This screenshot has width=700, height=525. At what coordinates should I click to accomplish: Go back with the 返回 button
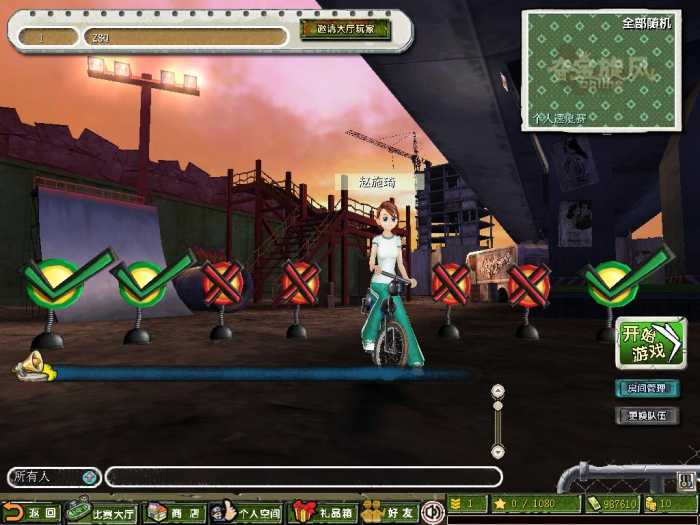click(31, 512)
